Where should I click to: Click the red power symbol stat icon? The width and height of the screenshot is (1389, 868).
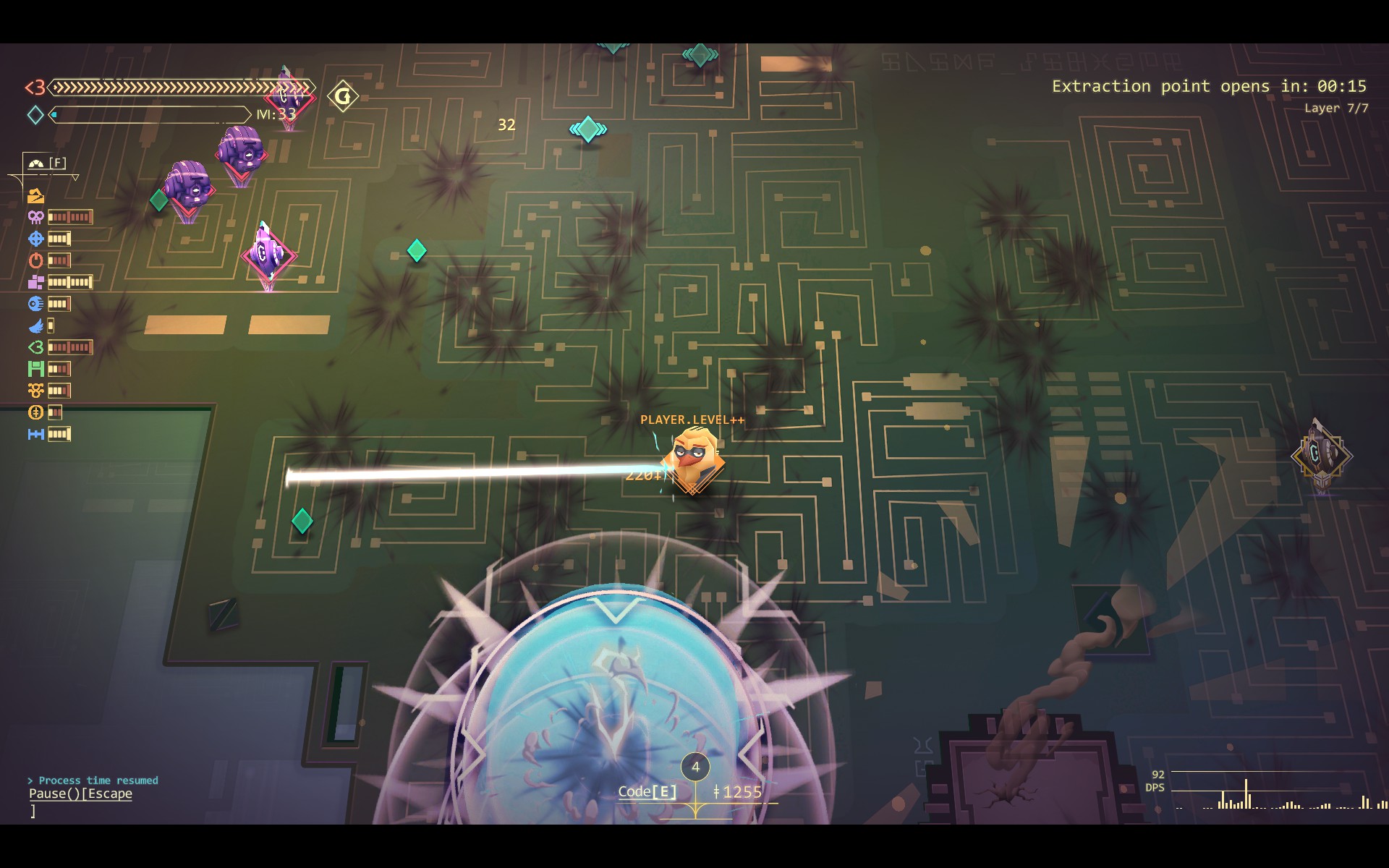click(x=35, y=260)
